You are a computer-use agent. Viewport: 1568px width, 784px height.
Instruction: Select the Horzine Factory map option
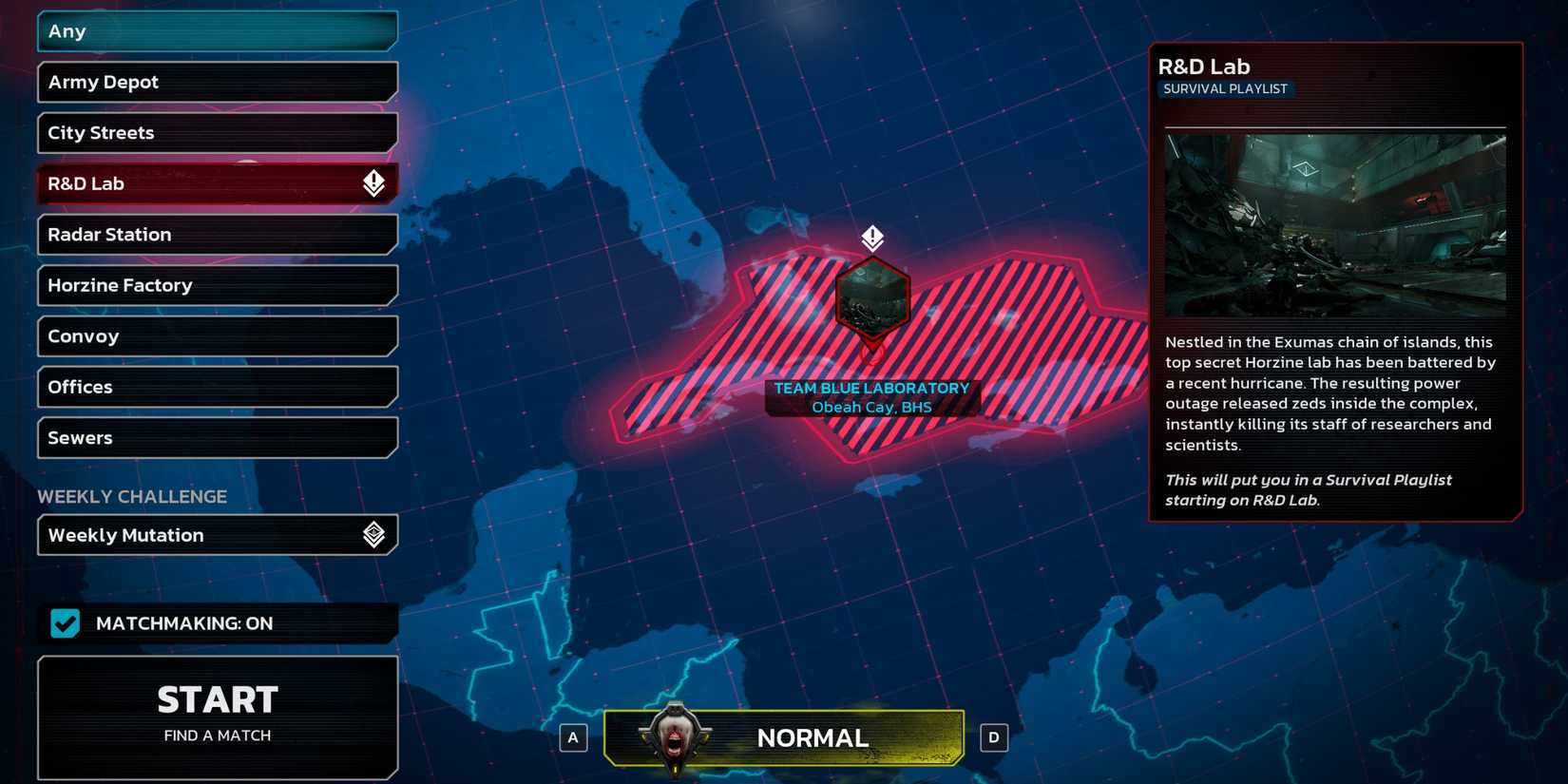(217, 285)
